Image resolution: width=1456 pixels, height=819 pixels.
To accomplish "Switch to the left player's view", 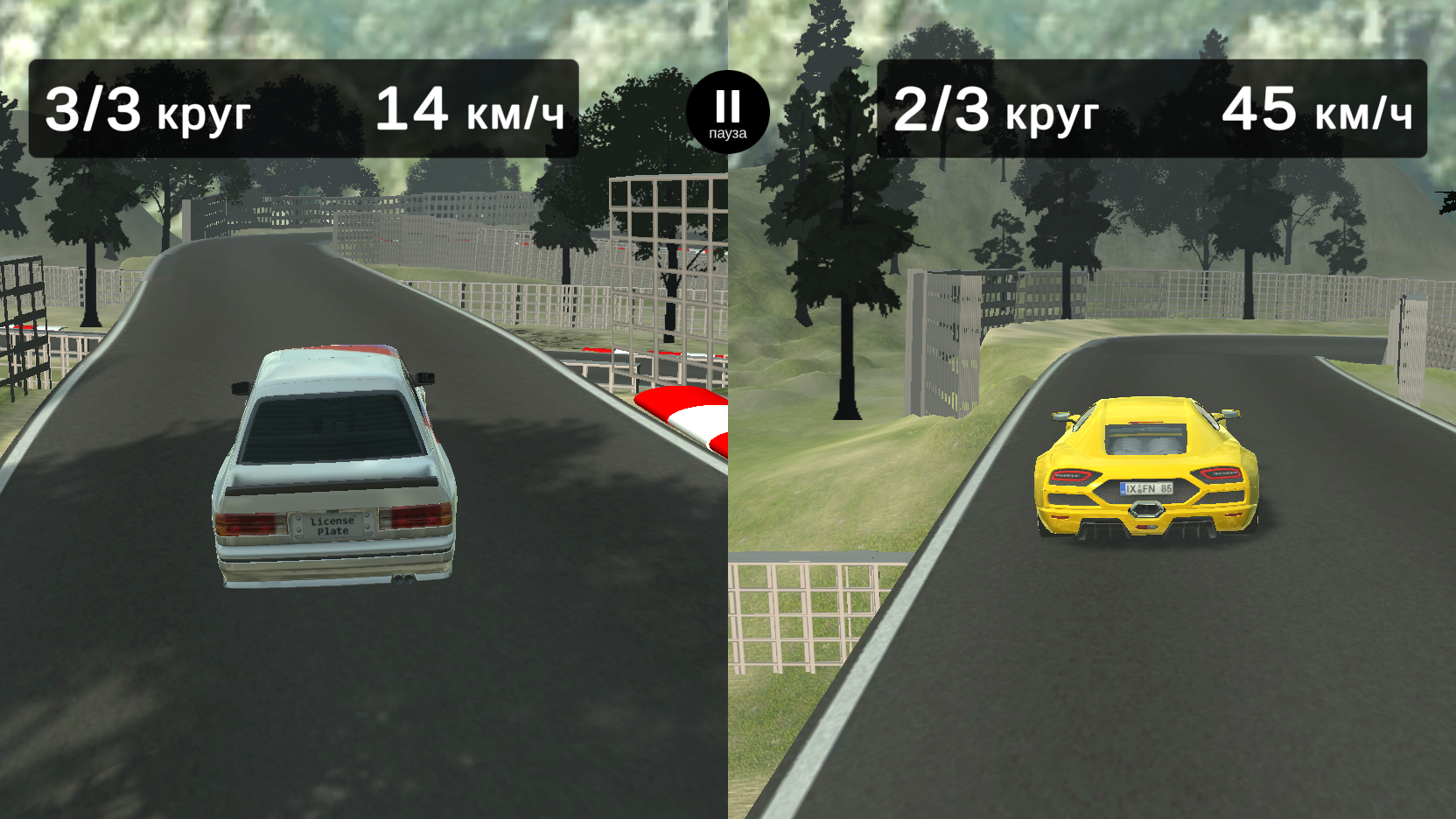I will [x=363, y=409].
